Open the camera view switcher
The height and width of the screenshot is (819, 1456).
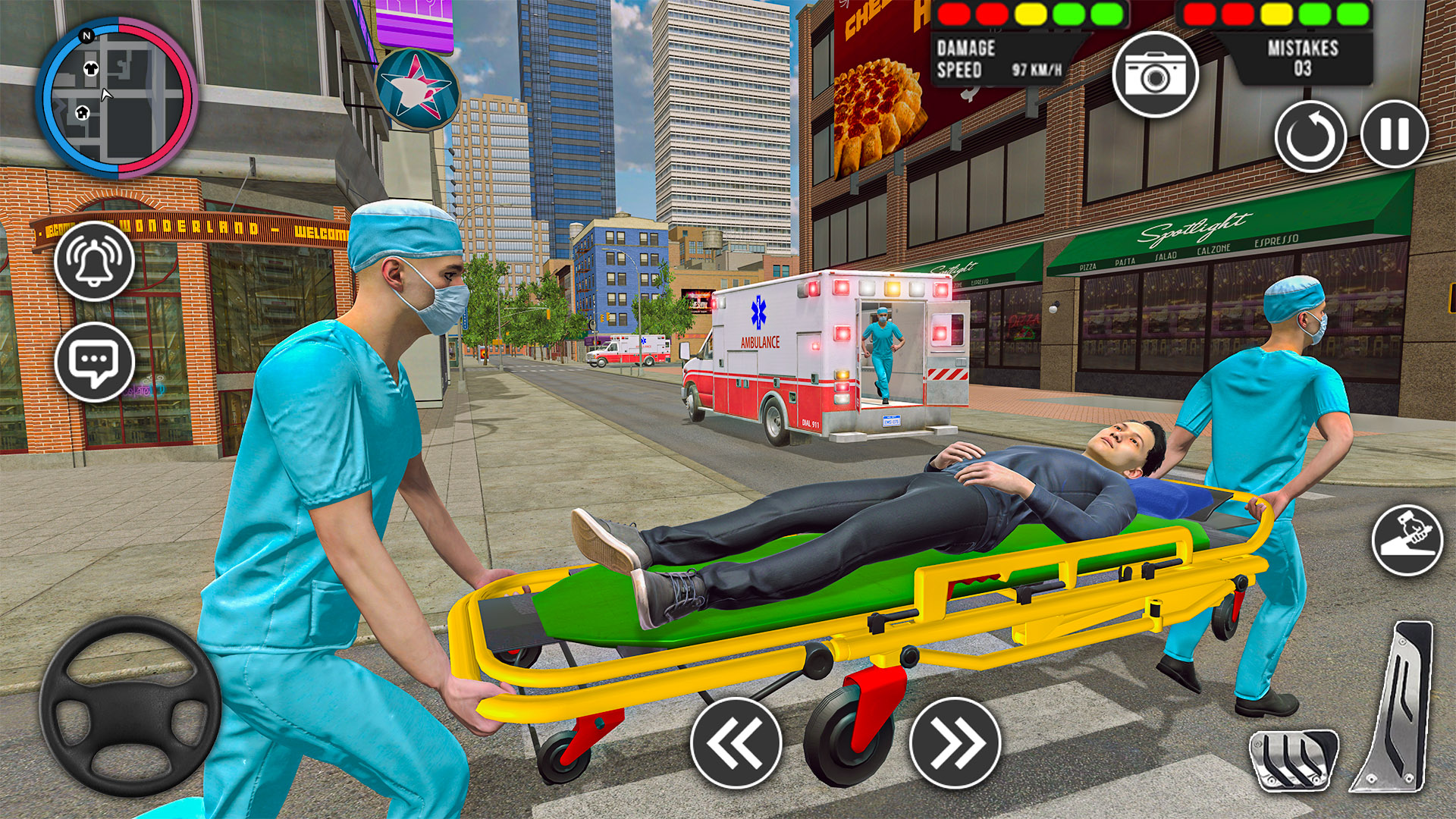coord(1156,76)
